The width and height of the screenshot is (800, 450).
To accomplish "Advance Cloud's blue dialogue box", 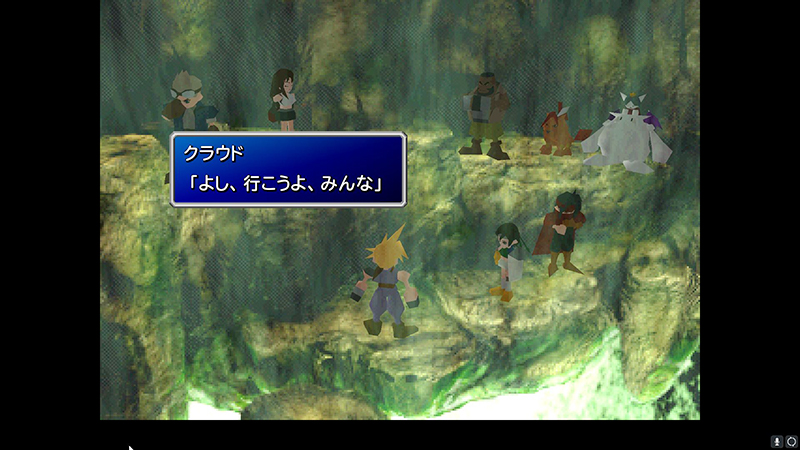I will [x=288, y=169].
